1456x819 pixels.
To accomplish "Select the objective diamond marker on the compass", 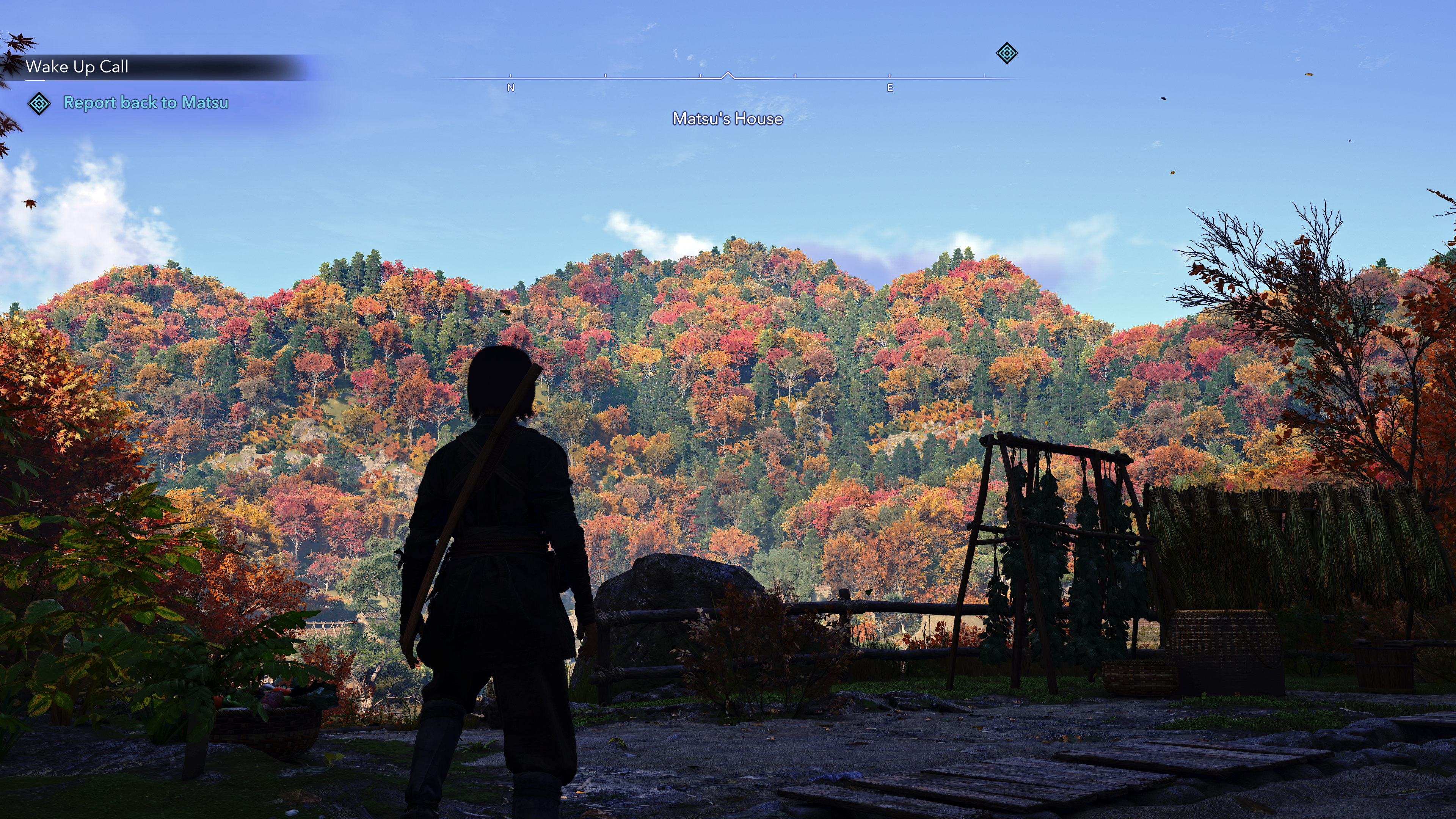I will (x=1006, y=53).
